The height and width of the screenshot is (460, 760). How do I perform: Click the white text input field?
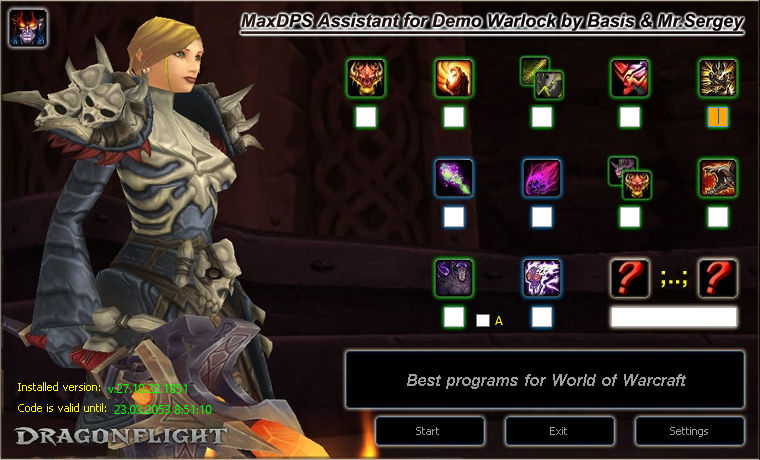(673, 317)
